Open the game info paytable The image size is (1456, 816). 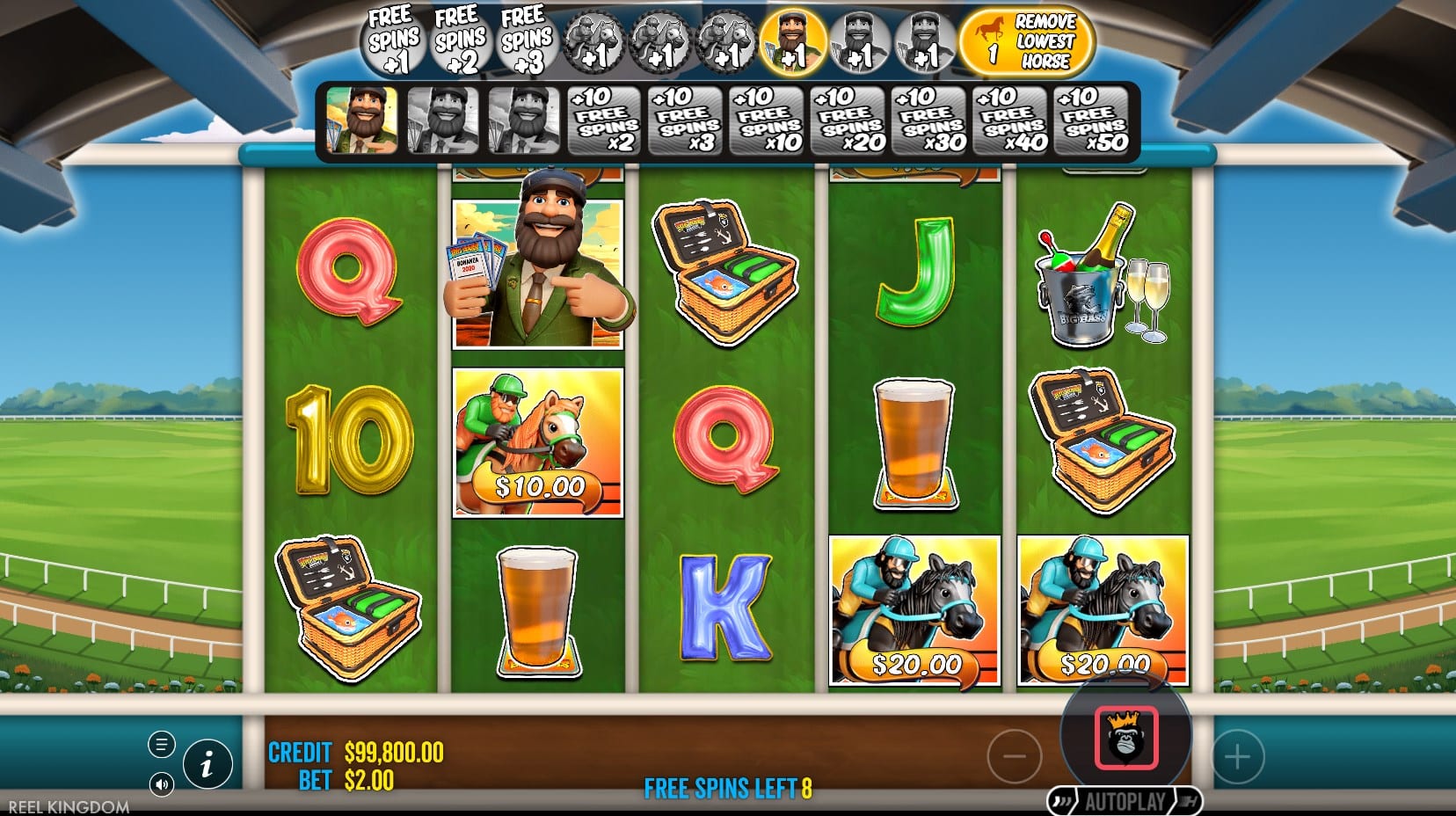pos(207,763)
